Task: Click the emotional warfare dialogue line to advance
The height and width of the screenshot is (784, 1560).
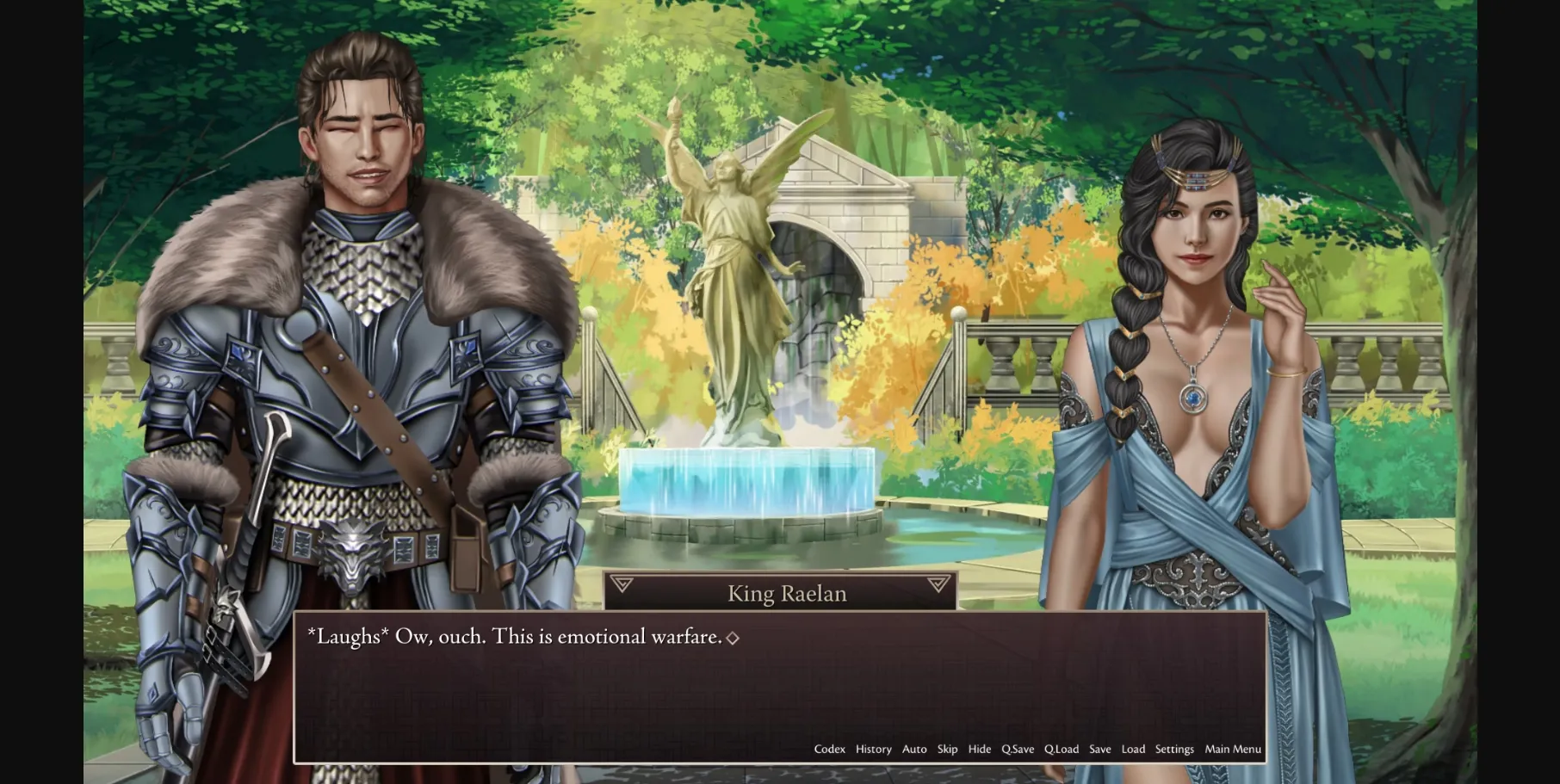Action: coord(514,637)
